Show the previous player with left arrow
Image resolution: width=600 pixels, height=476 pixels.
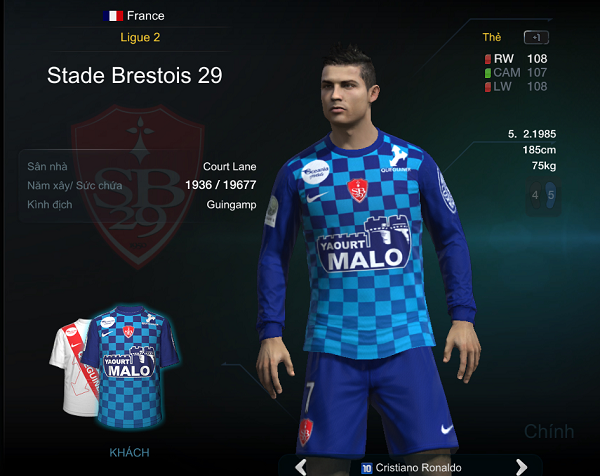pyautogui.click(x=299, y=466)
